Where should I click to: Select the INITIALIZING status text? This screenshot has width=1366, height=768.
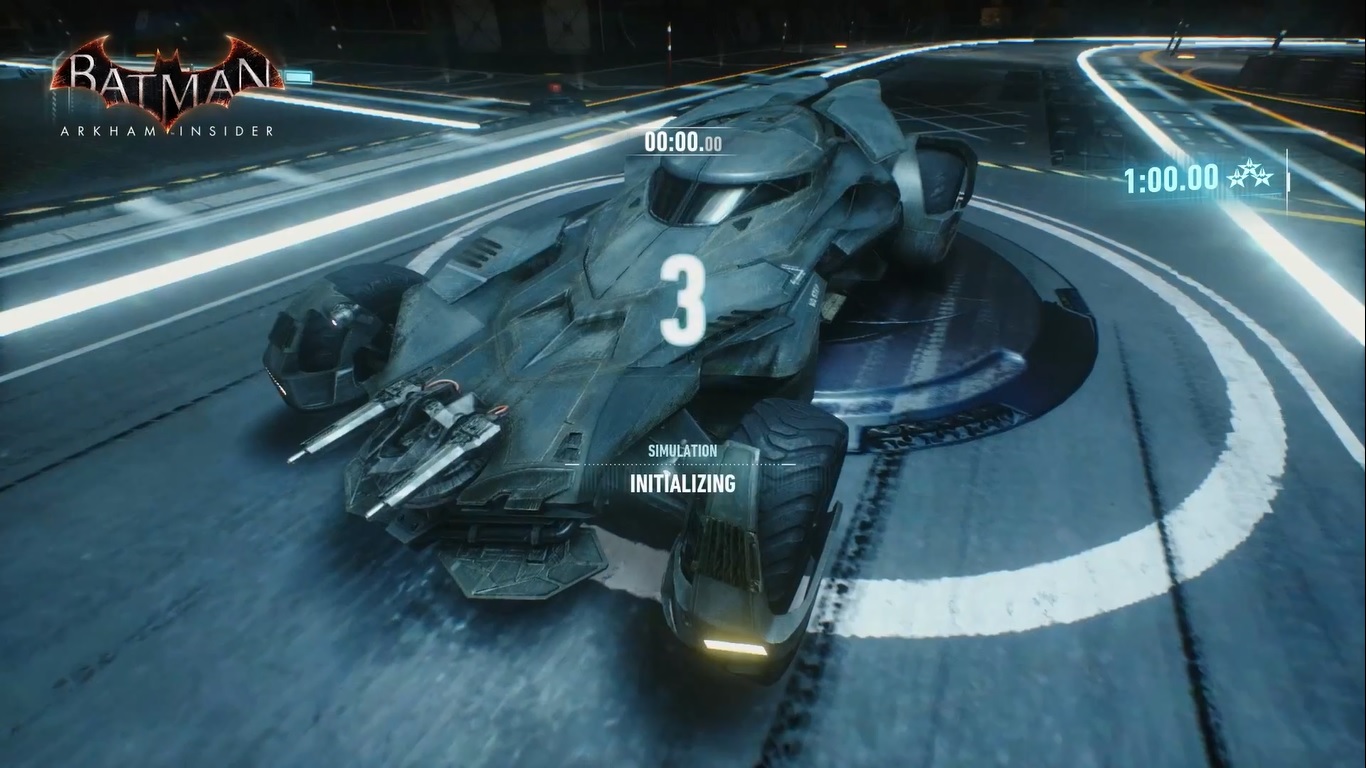(683, 485)
